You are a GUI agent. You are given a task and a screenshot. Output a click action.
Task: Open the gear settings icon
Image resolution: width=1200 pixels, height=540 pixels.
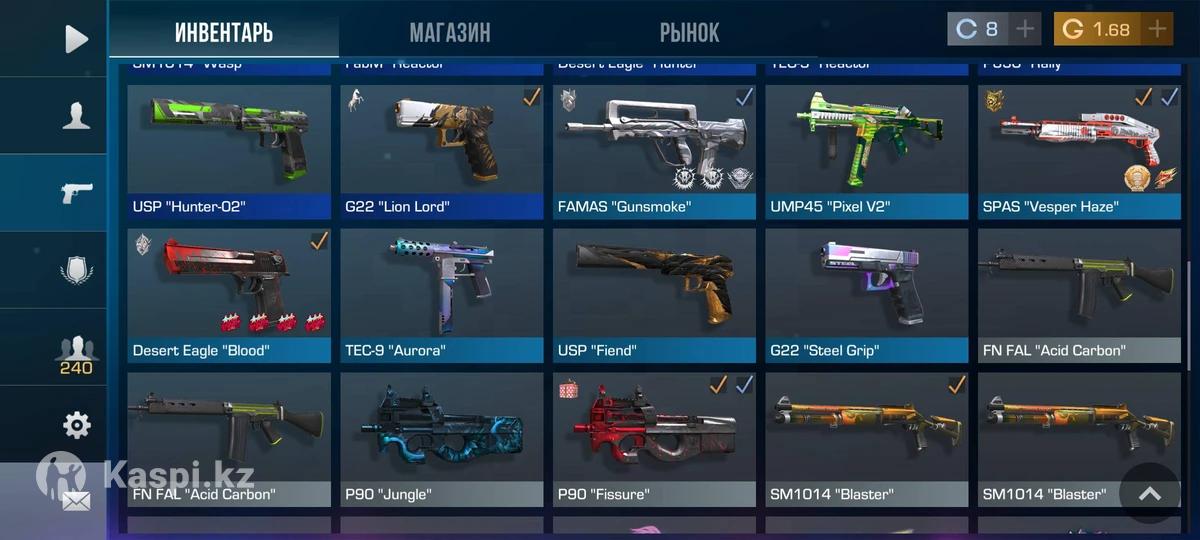76,426
